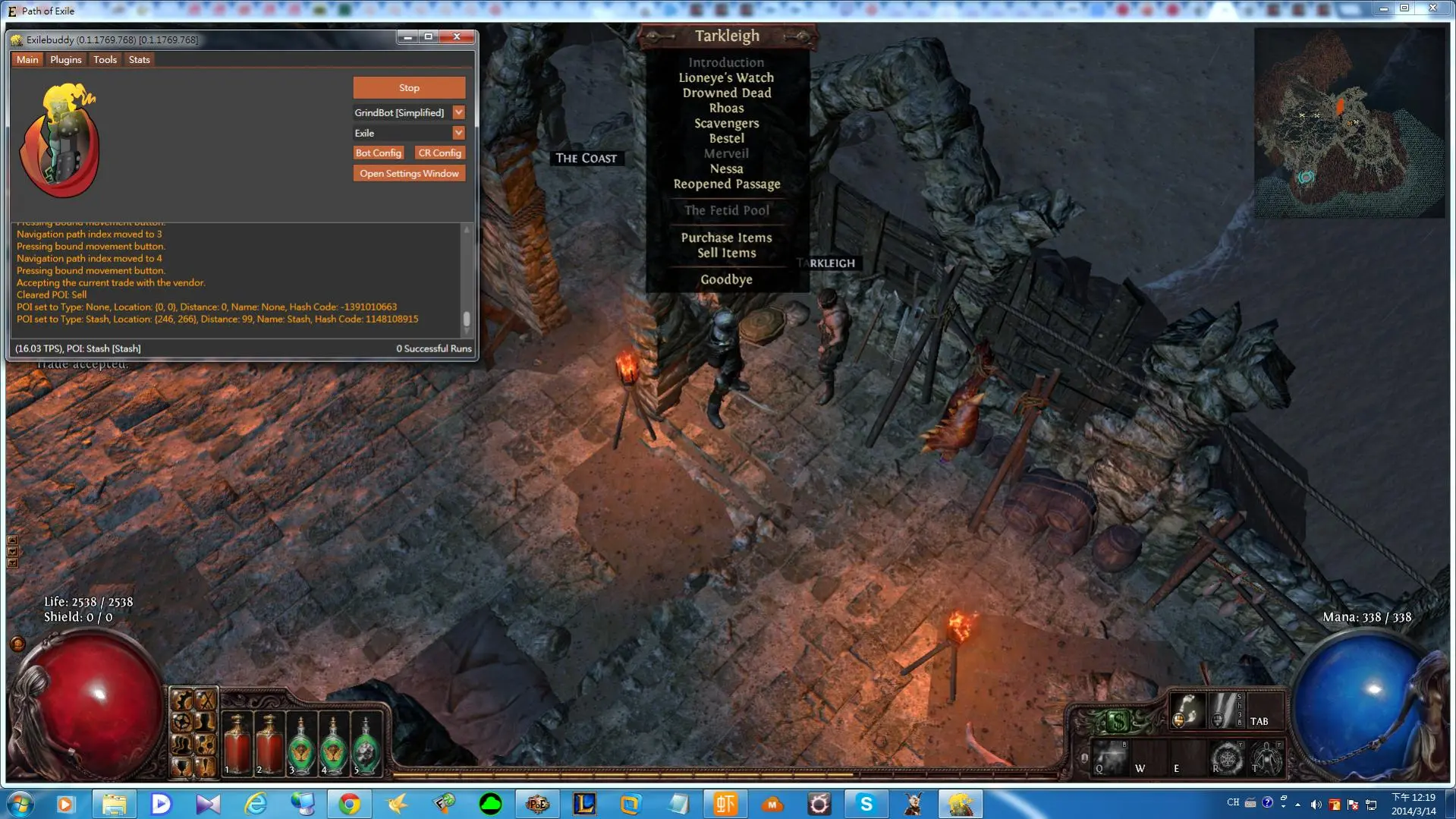1456x819 pixels.
Task: Switch to the Stats tab
Action: coord(139,60)
